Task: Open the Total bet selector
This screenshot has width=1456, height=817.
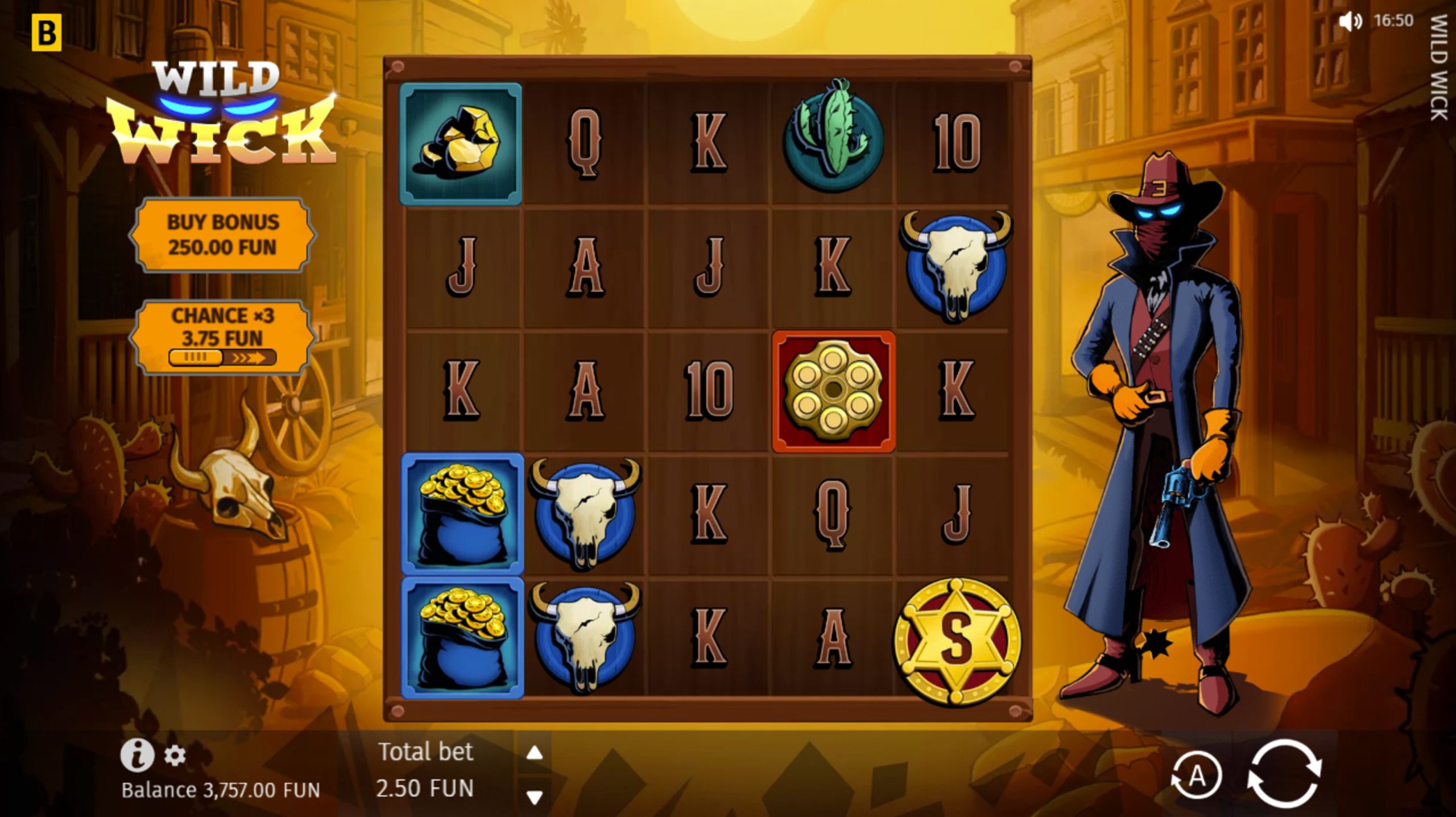Action: 425,752
